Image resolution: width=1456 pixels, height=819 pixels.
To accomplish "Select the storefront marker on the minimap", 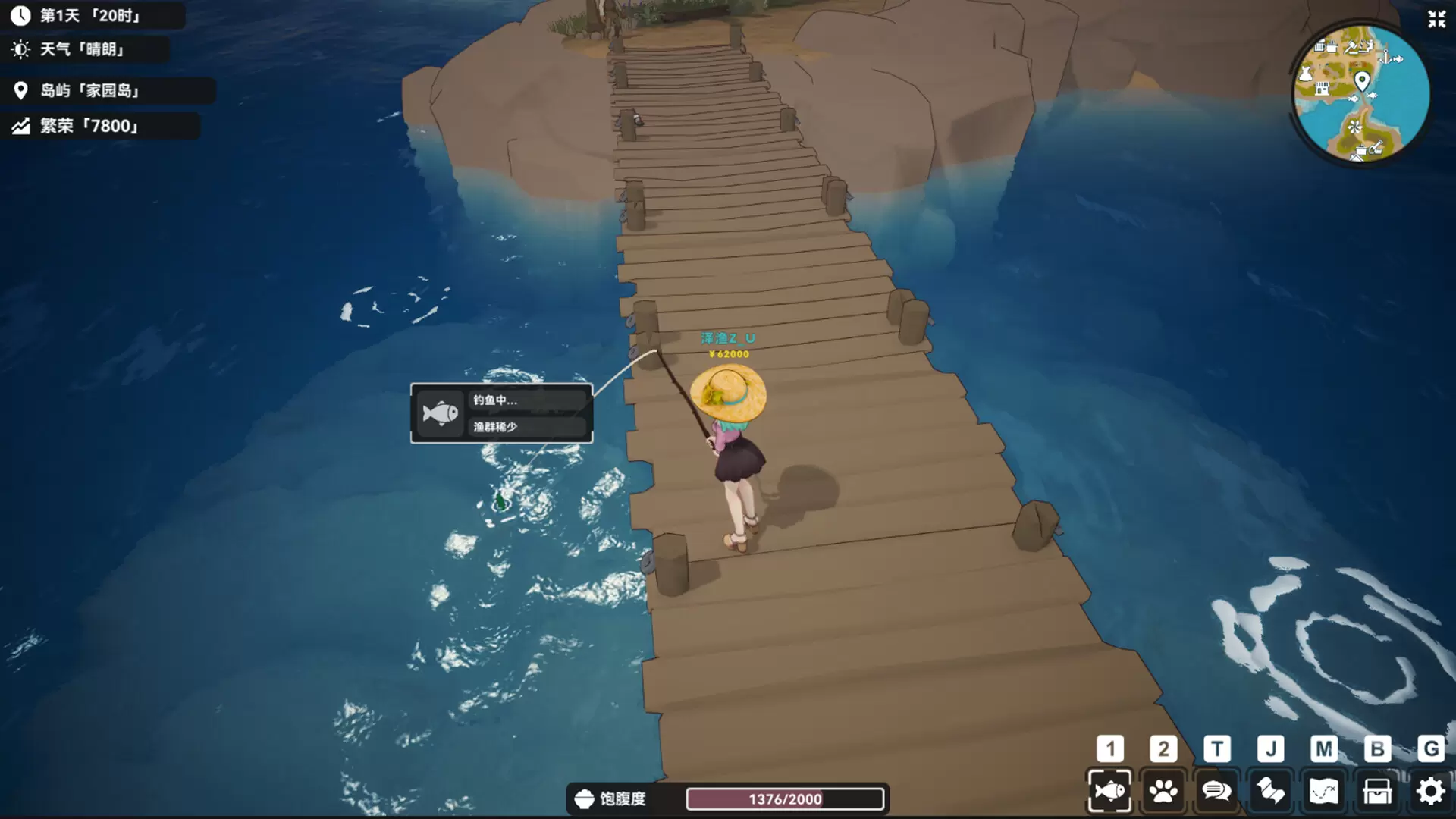I will [x=1322, y=89].
